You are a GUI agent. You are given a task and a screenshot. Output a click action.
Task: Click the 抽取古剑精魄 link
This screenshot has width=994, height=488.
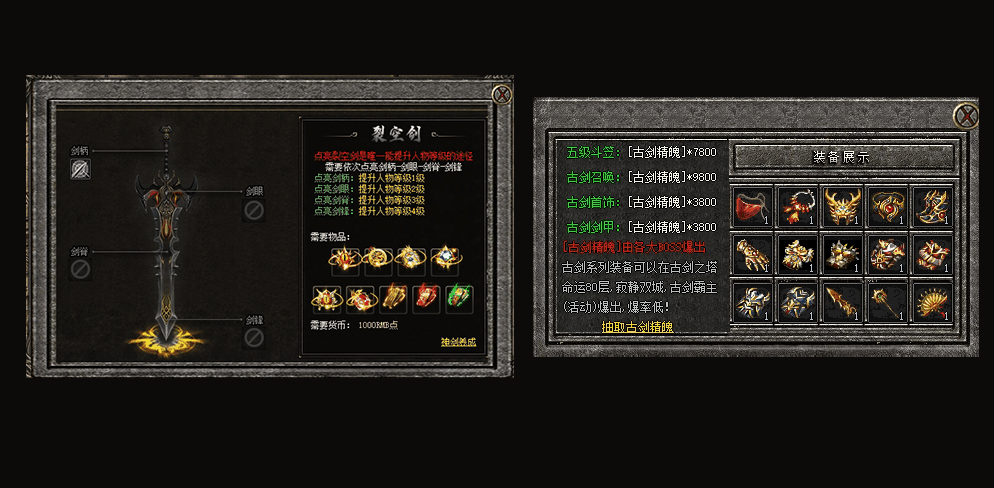pos(637,326)
